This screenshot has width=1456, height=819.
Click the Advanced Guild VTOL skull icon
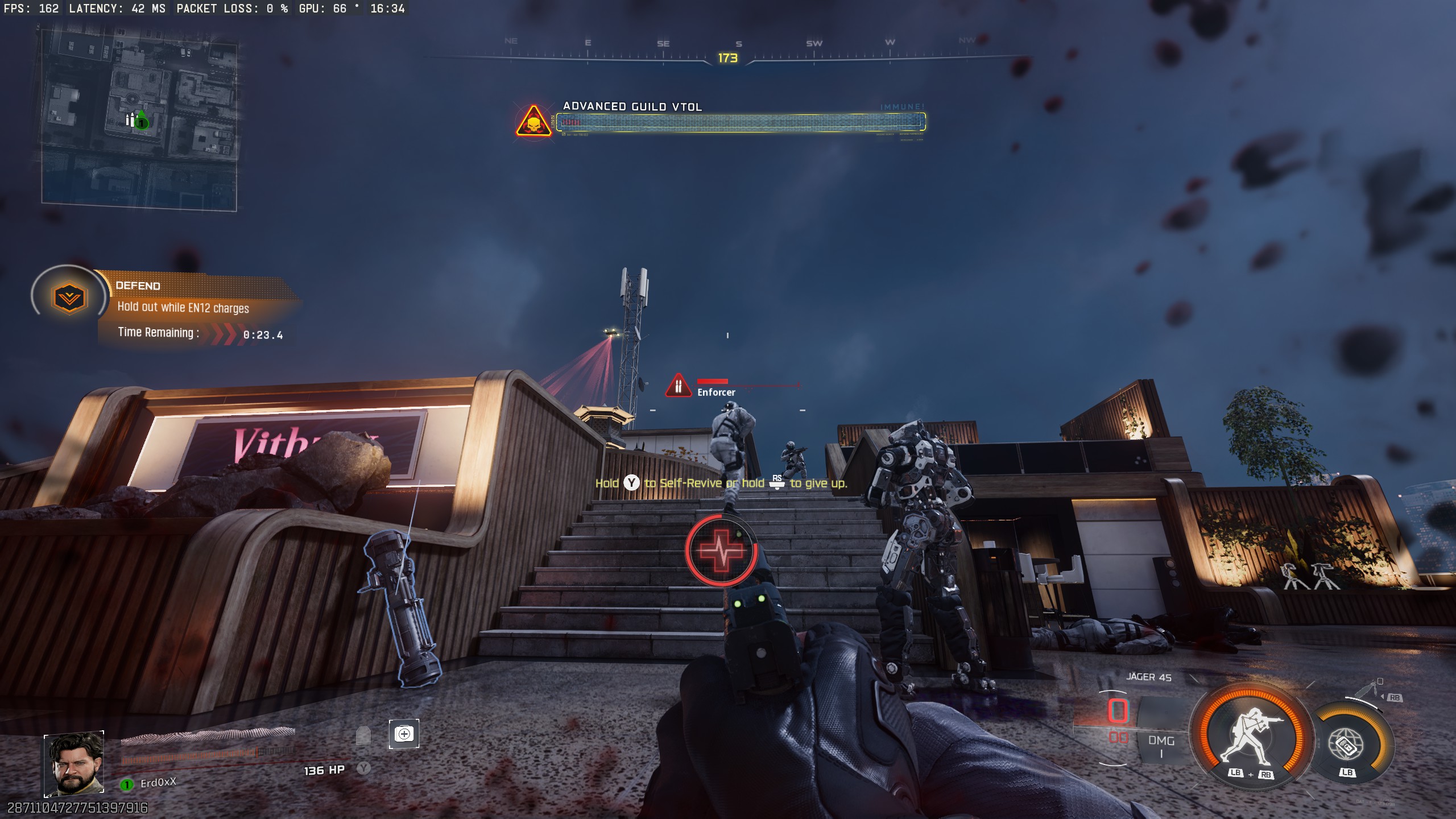533,121
